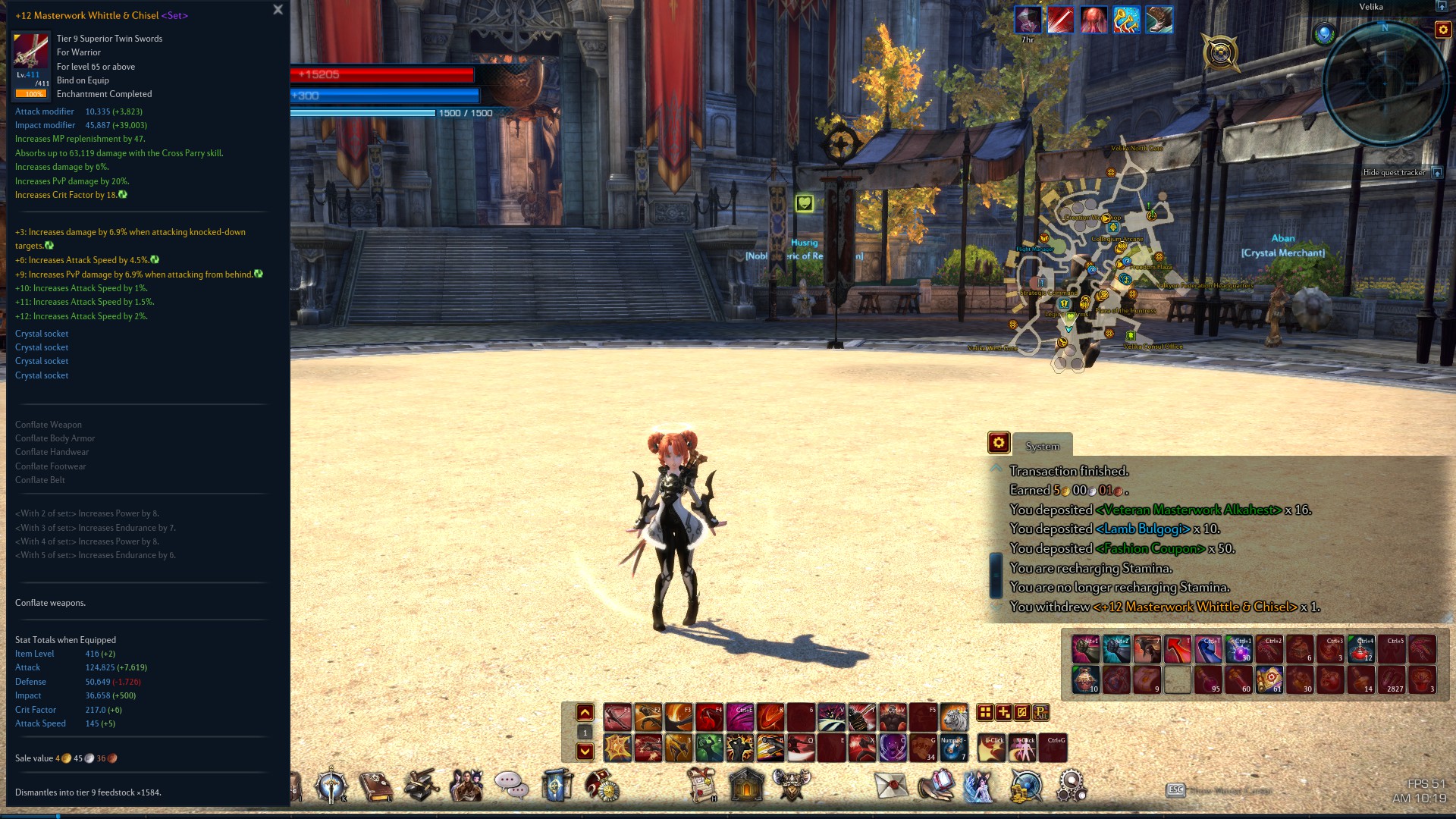Open the chat bubbles social menu
Image resolution: width=1456 pixels, height=819 pixels.
(x=512, y=786)
